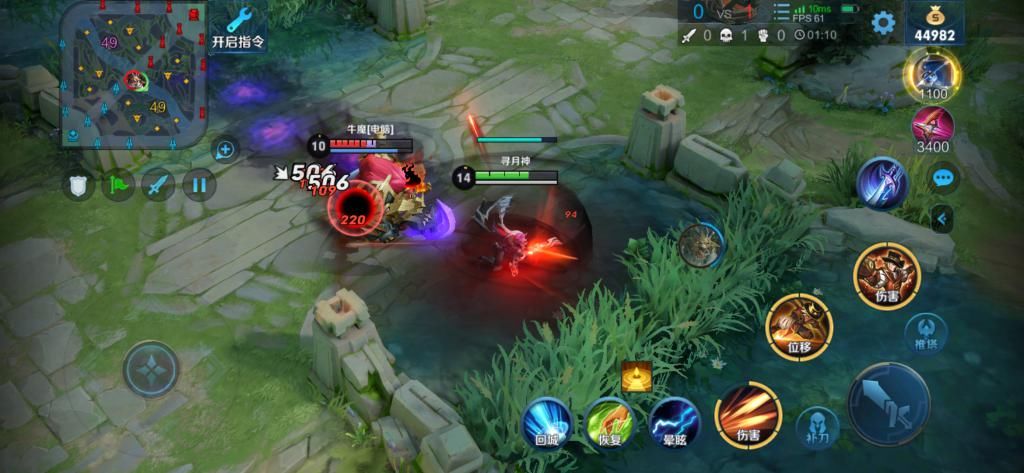
Task: Open the chat bubble icon
Action: (x=943, y=179)
